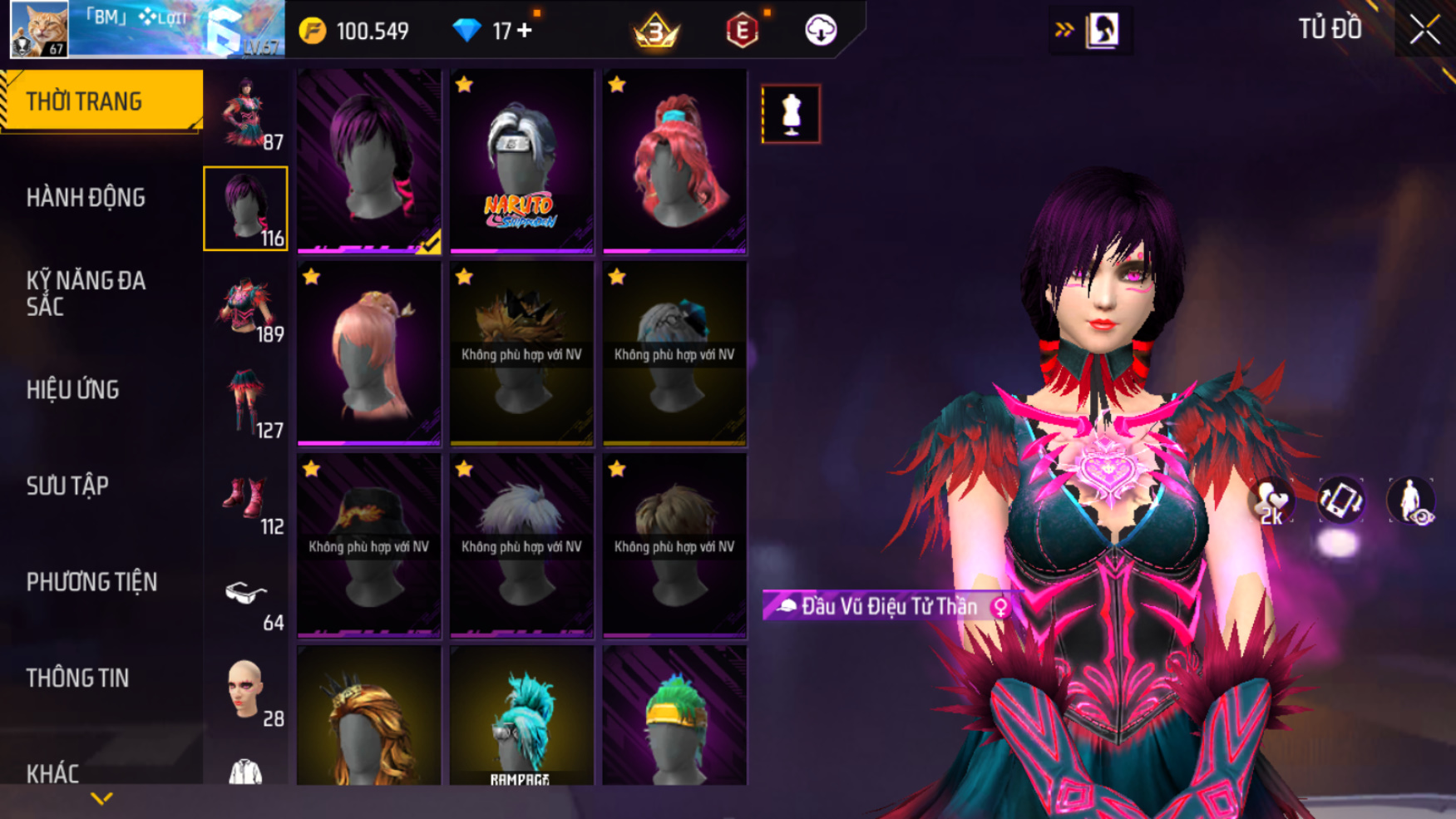Toggle the rotate-phone view icon

point(1340,501)
